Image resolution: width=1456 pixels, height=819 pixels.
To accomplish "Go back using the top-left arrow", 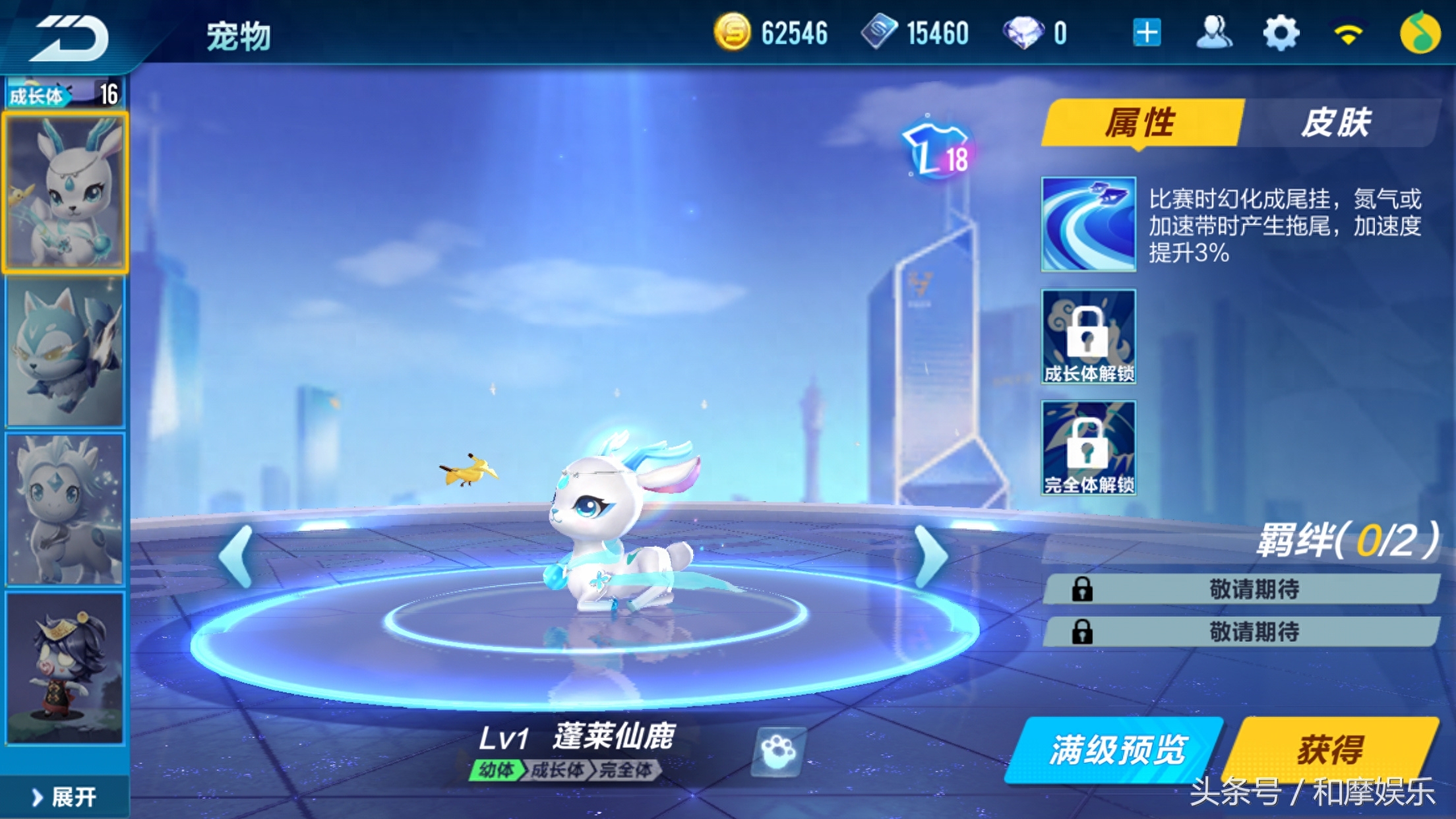I will 71,37.
